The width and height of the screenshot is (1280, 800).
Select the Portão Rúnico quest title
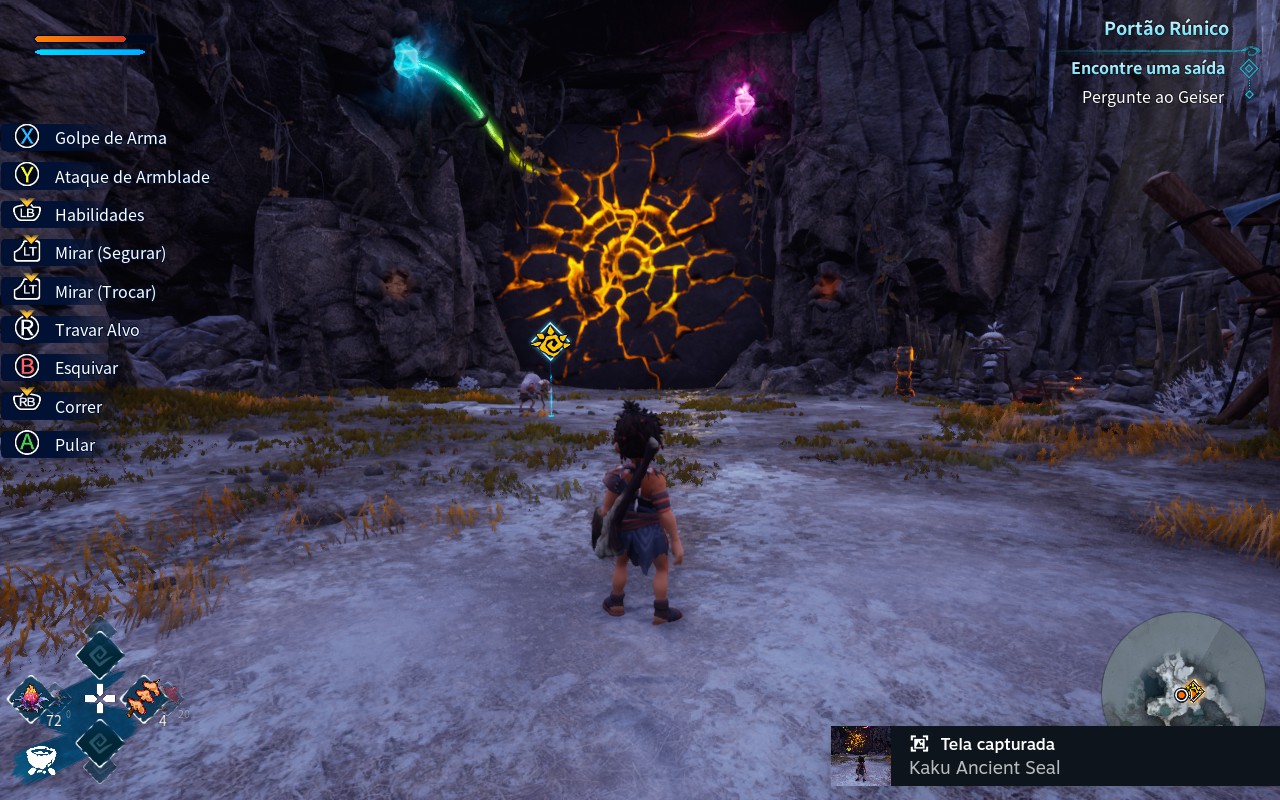point(1166,28)
